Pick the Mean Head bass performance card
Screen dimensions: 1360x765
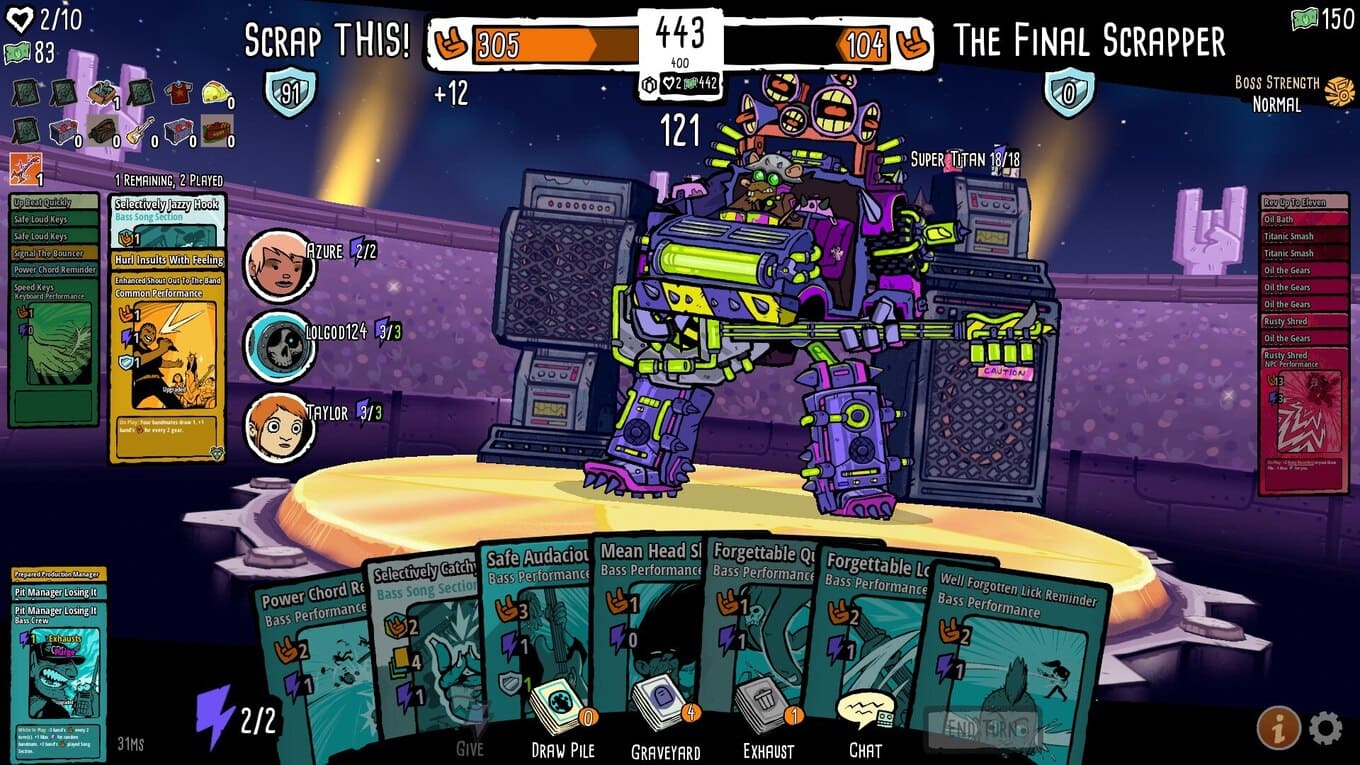click(650, 610)
